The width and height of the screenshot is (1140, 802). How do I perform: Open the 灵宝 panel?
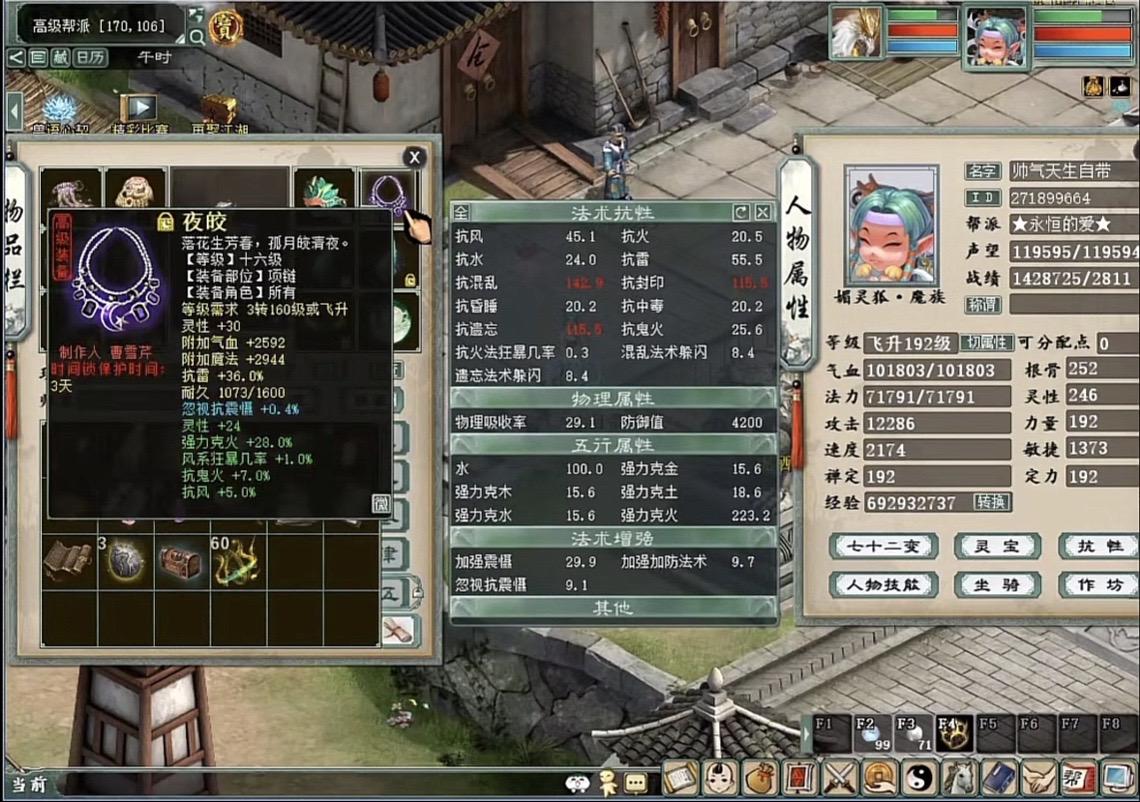pyautogui.click(x=996, y=546)
